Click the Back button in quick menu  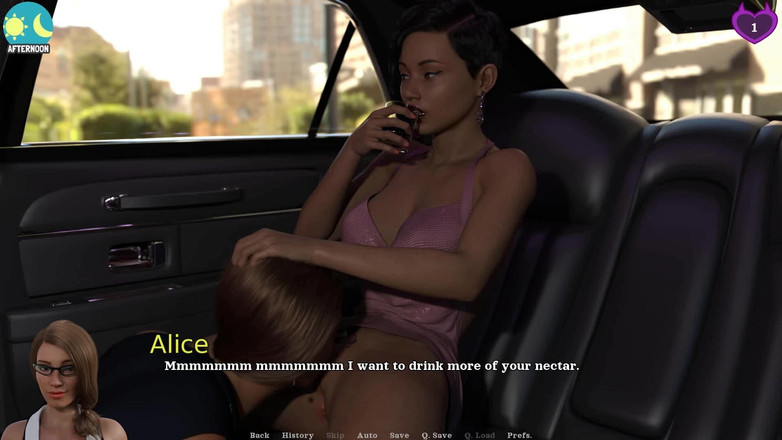pos(260,435)
